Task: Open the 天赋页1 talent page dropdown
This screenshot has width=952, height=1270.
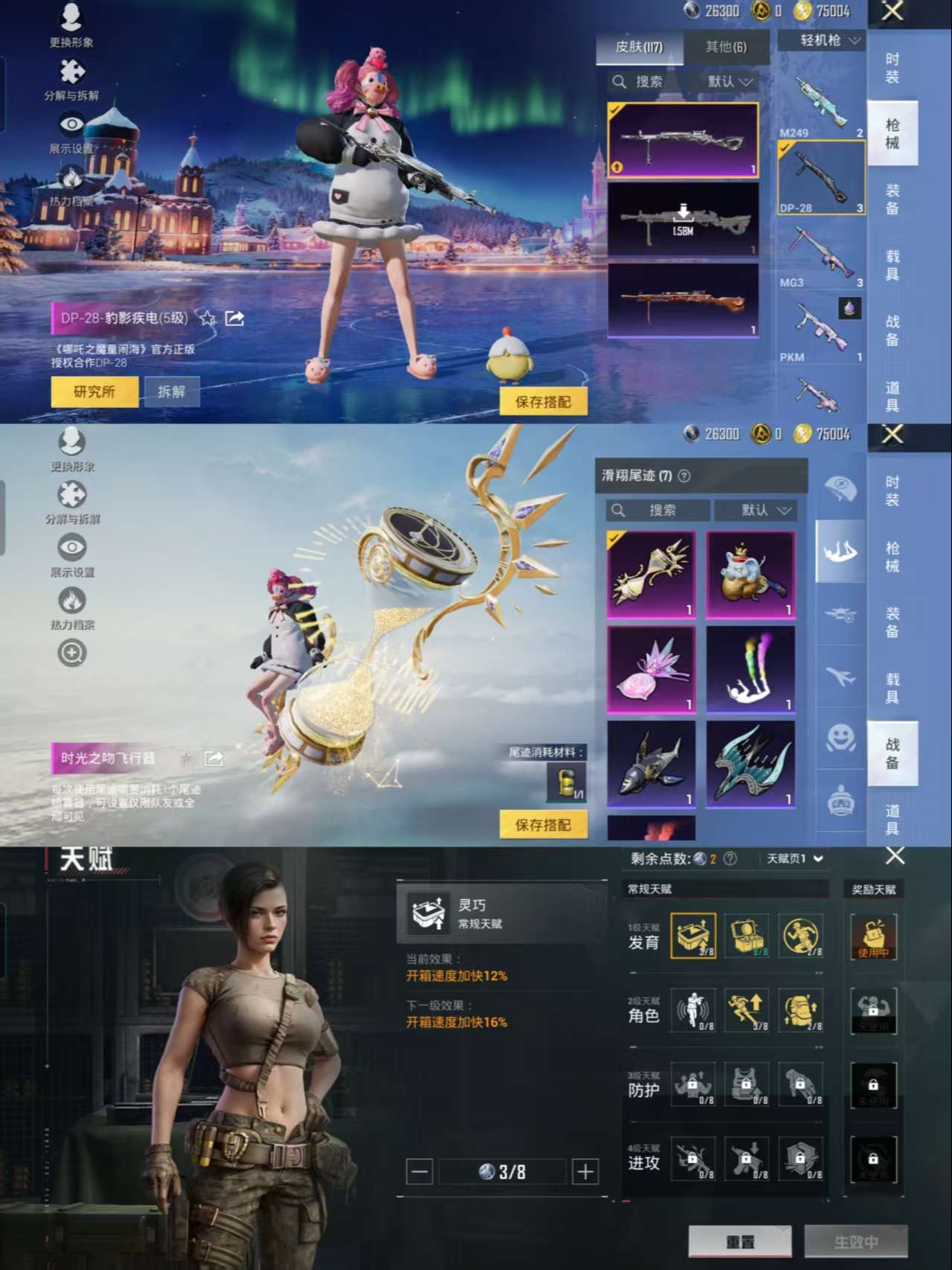Action: pos(795,859)
